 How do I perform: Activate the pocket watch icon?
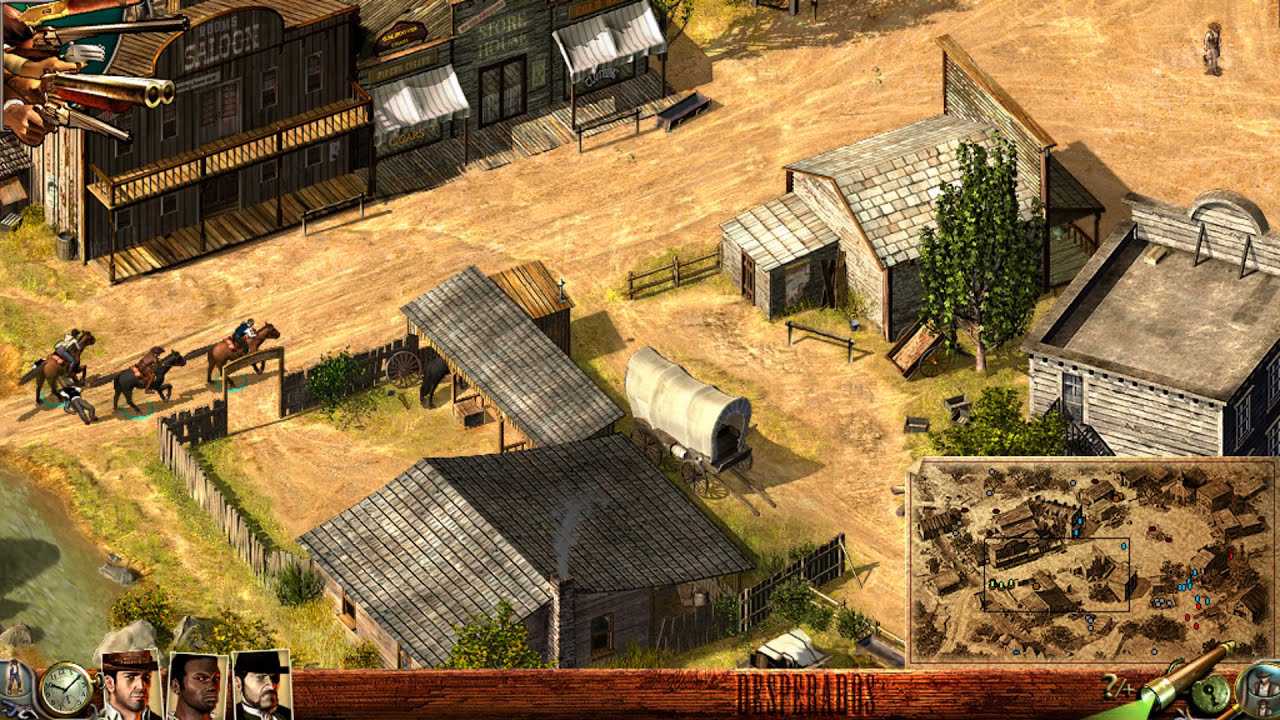[66, 689]
